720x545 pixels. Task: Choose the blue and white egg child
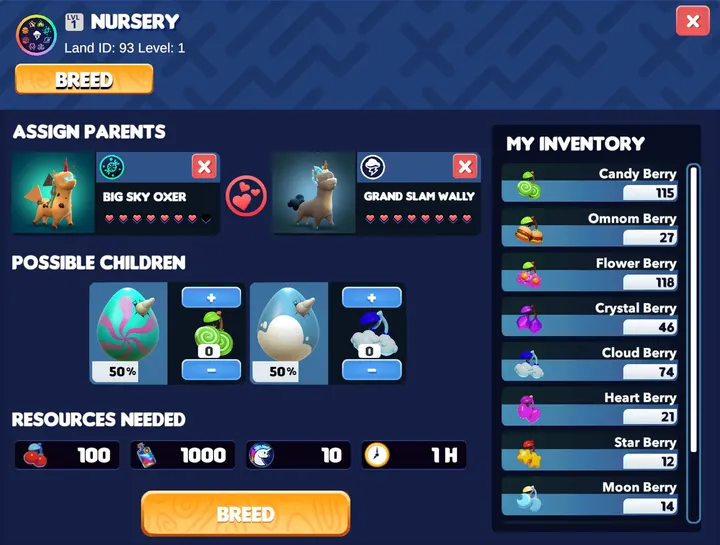(x=288, y=332)
